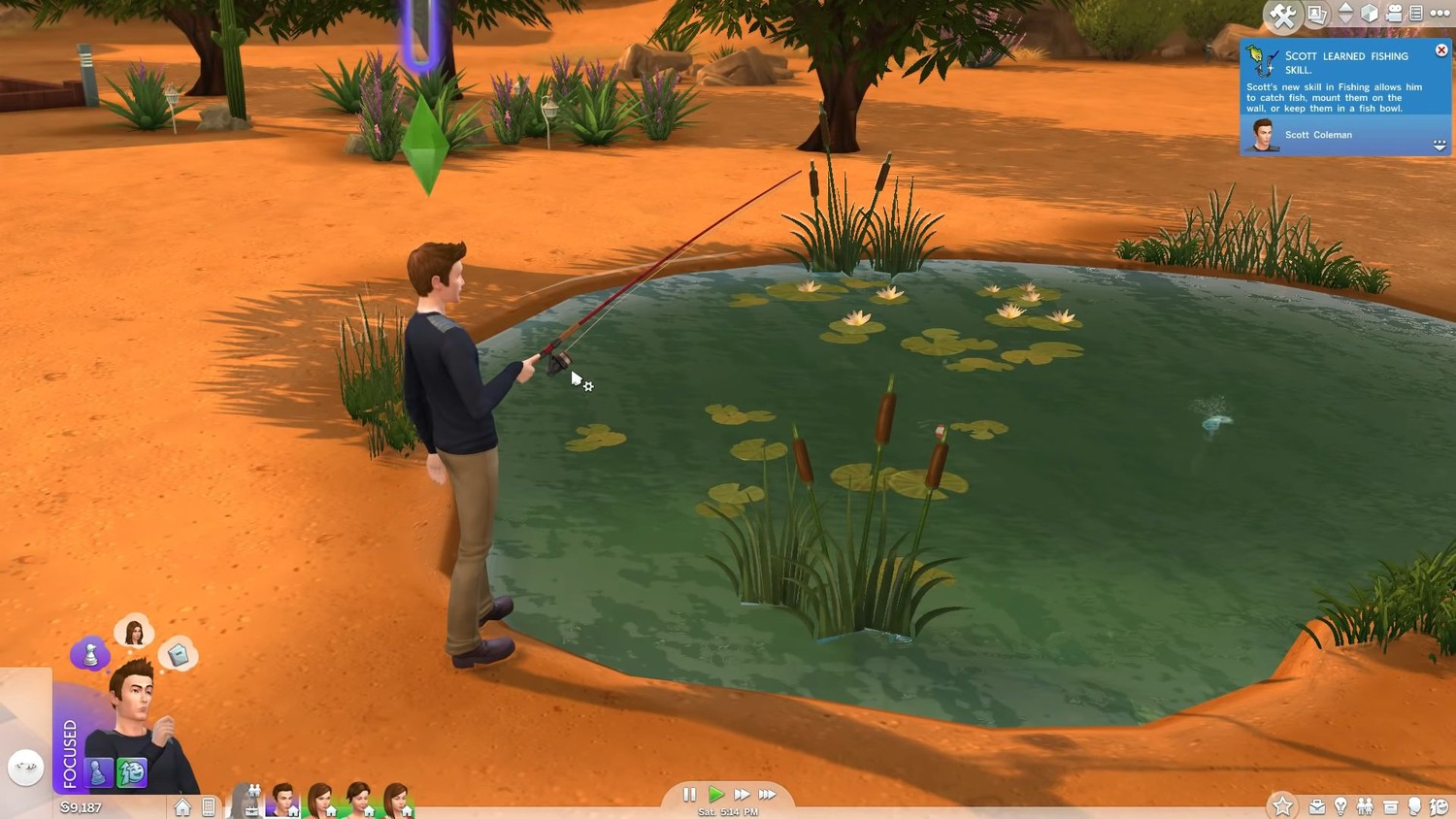Open the Skills lightbulb panel
Viewport: 1456px width, 819px height.
1340,806
